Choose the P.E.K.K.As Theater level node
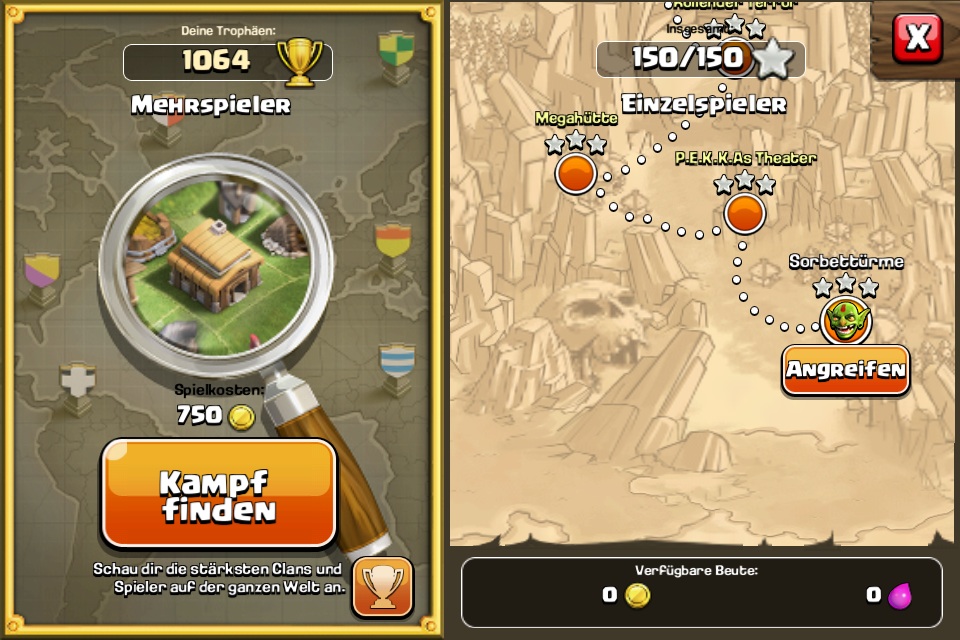Image resolution: width=960 pixels, height=640 pixels. point(744,212)
